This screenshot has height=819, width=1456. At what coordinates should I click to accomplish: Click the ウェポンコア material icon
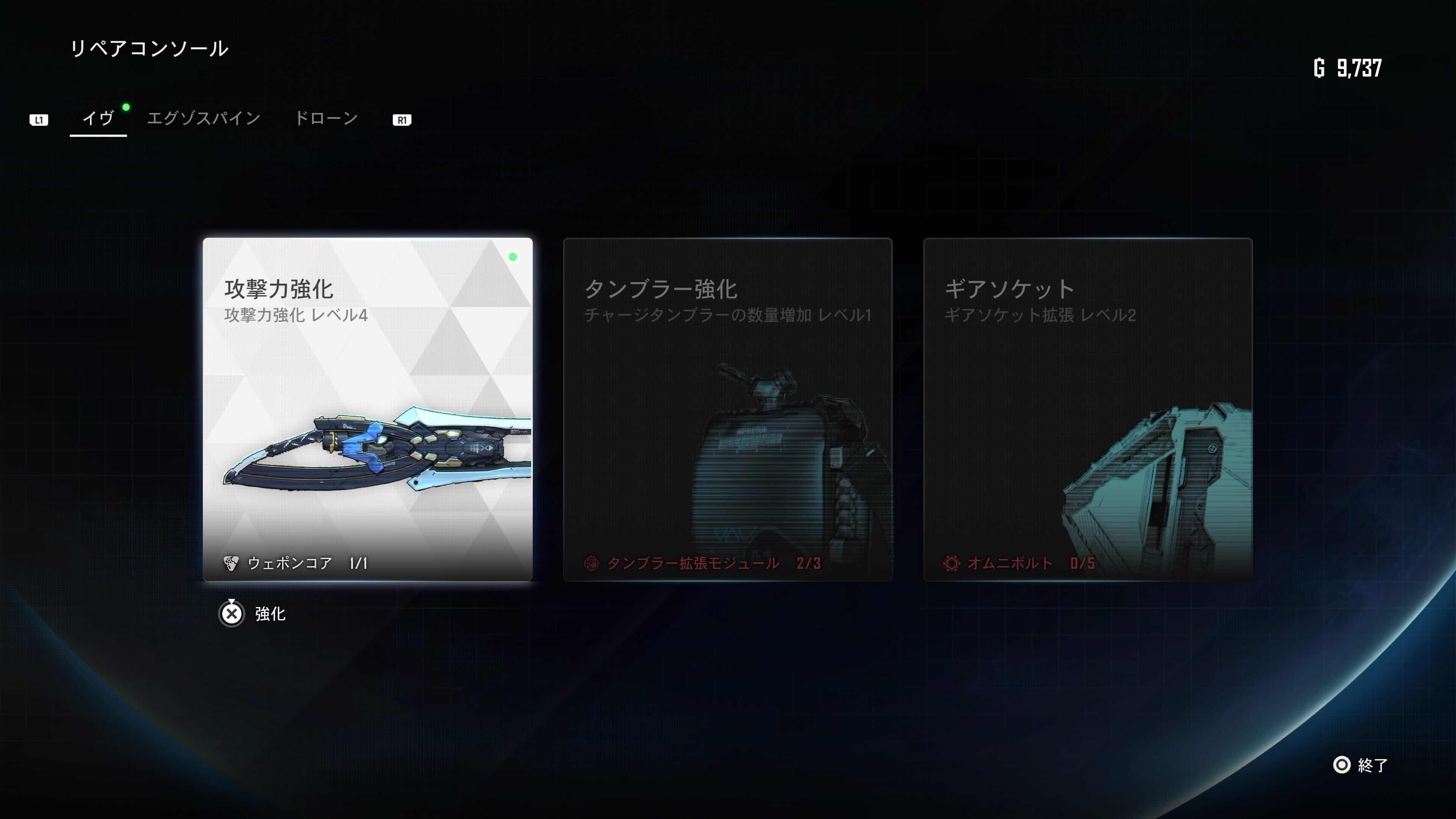point(232,563)
